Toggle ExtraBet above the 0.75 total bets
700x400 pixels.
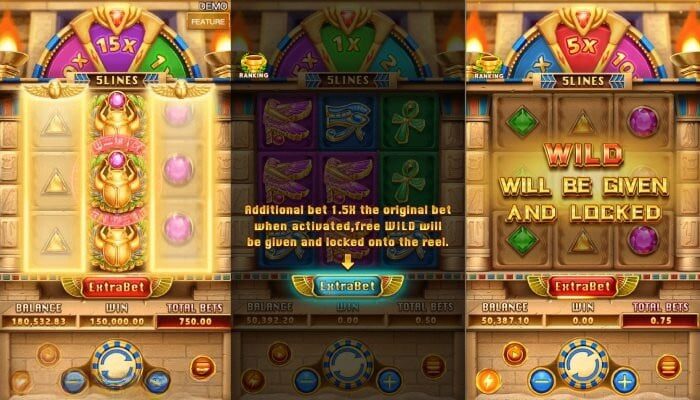(582, 286)
